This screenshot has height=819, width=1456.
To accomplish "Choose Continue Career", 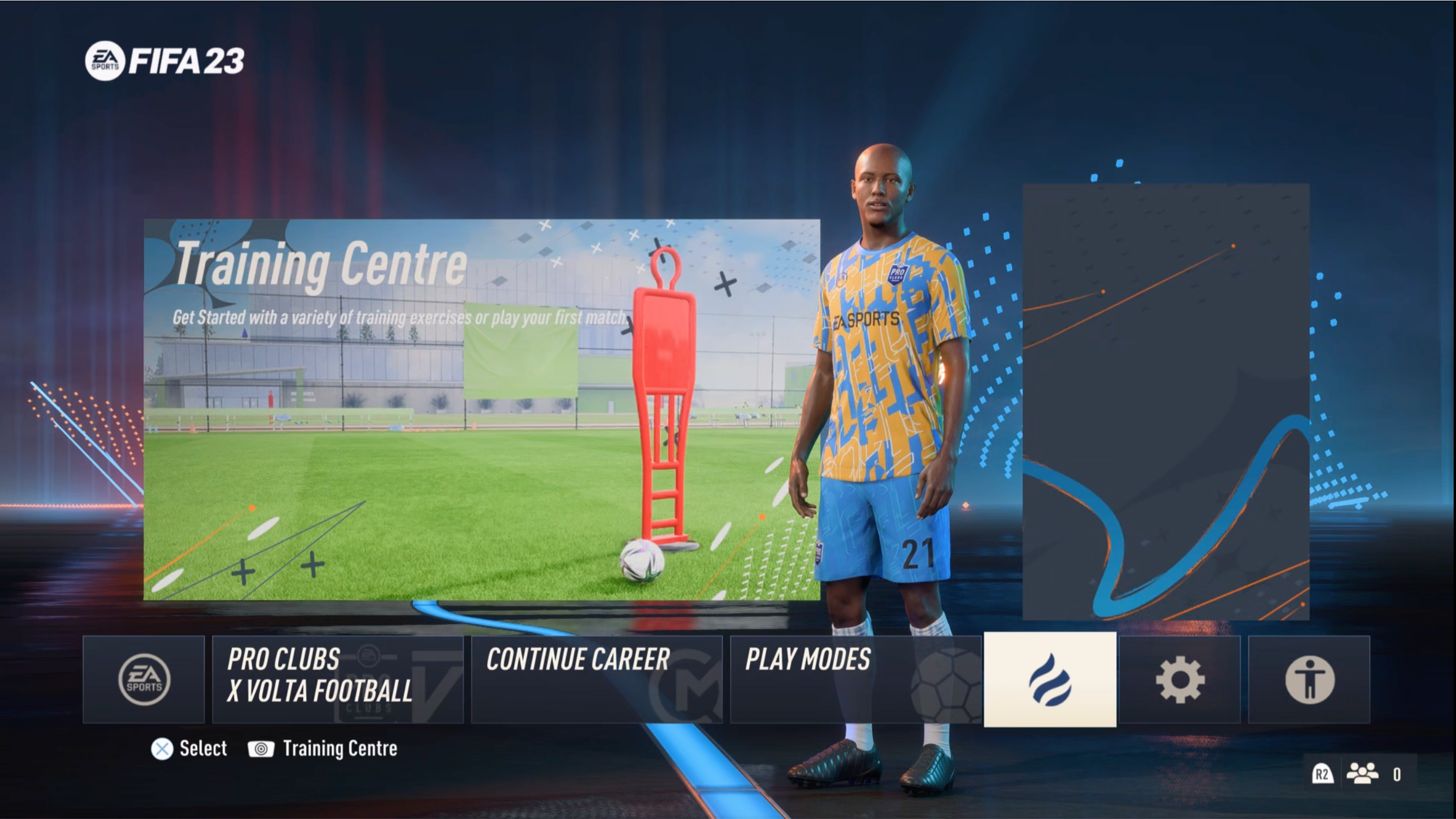I will tap(596, 679).
